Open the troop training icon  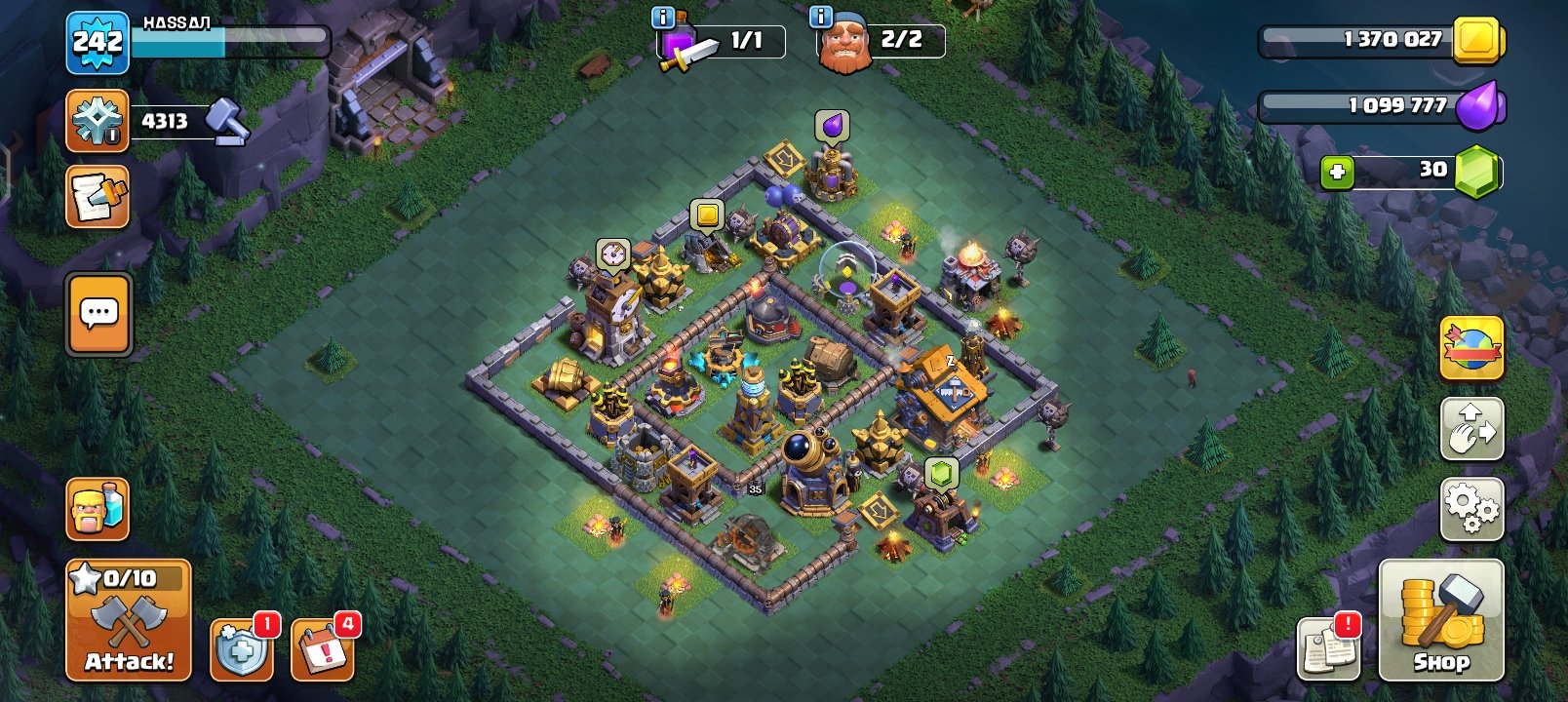[x=97, y=510]
